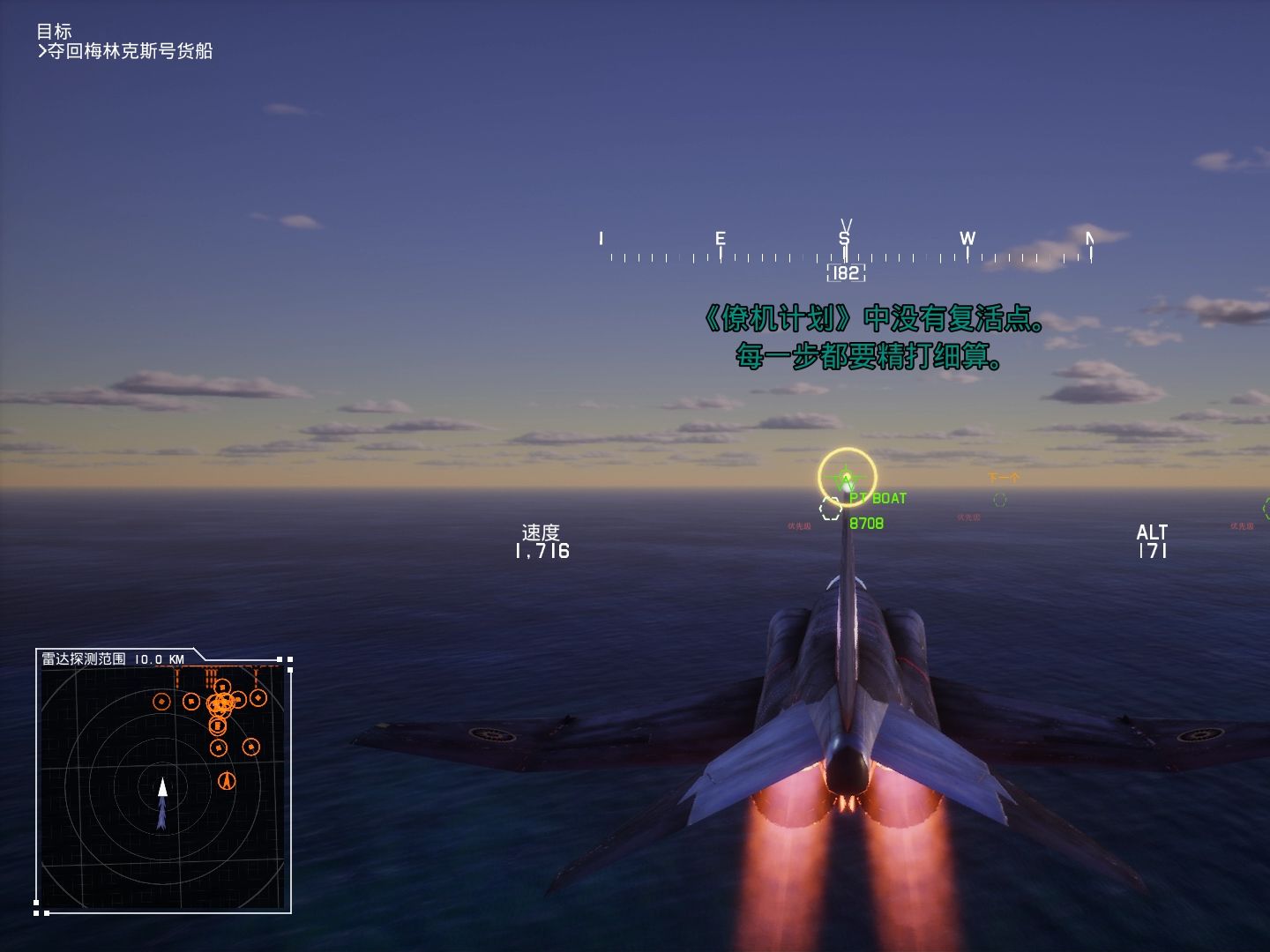Click the white player arrow on the radar
1270x952 pixels.
[x=163, y=787]
